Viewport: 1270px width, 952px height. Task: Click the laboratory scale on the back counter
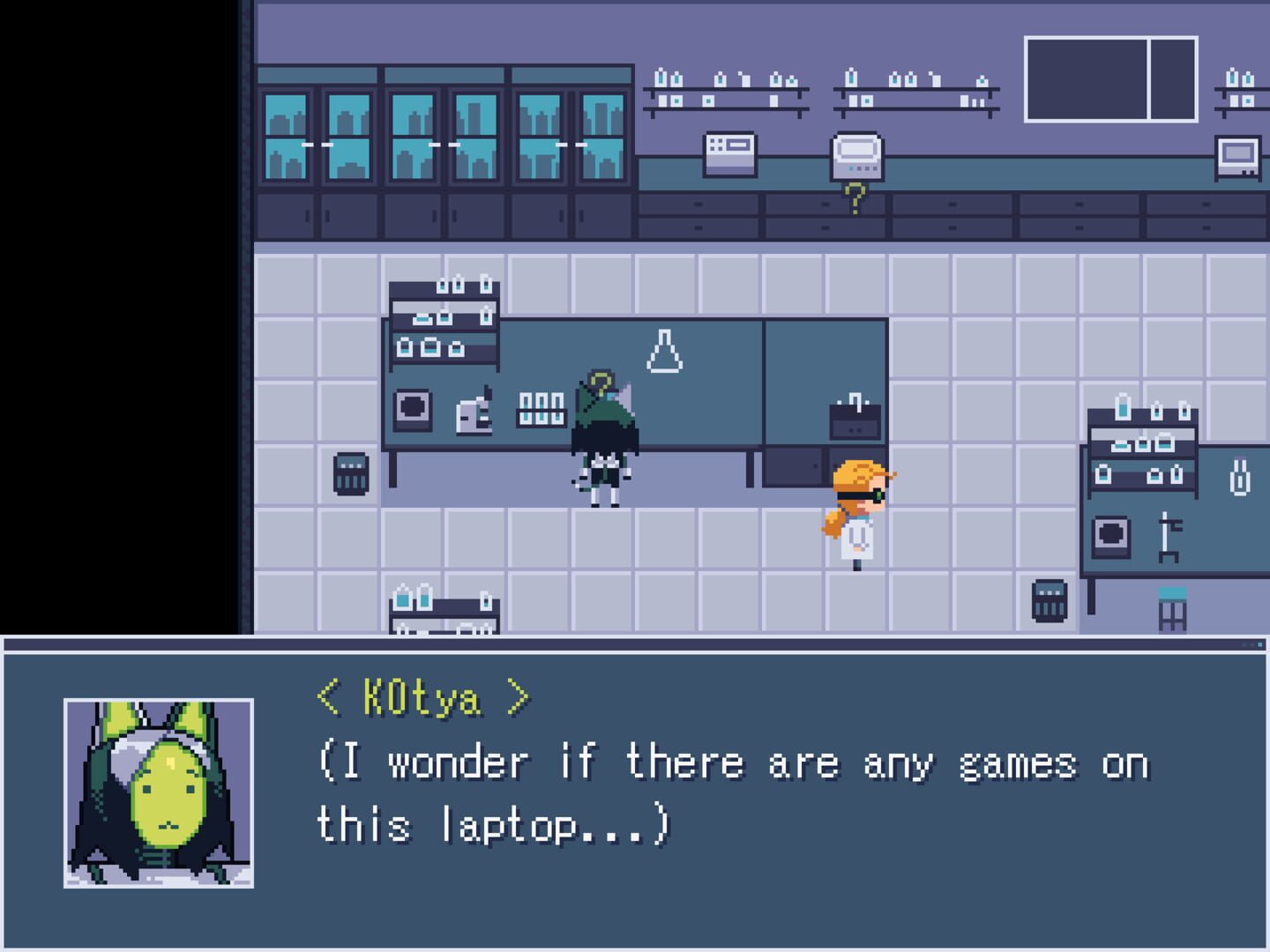[x=854, y=156]
